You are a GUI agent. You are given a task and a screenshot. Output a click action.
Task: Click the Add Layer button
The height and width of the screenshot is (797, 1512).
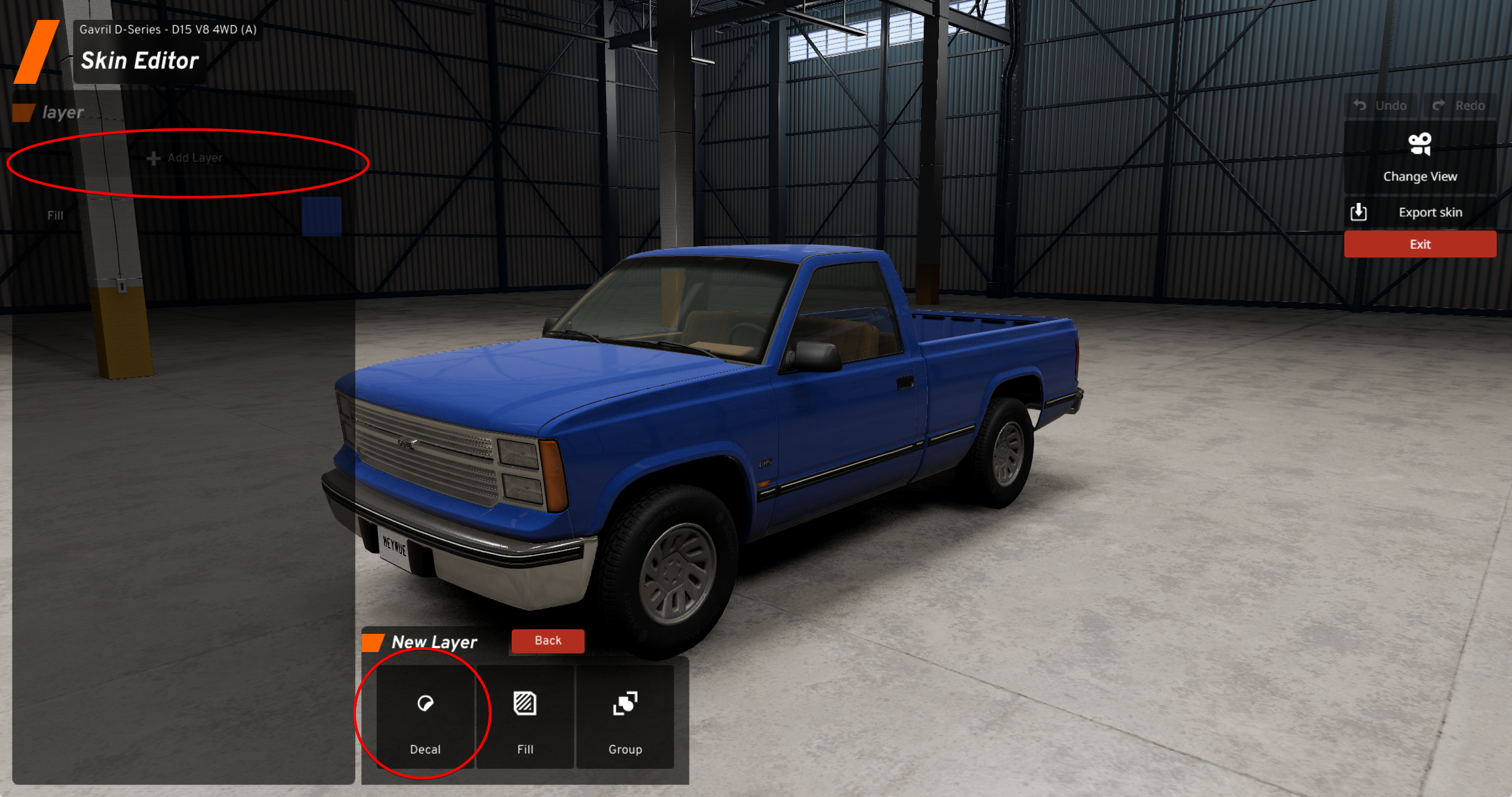coord(185,158)
